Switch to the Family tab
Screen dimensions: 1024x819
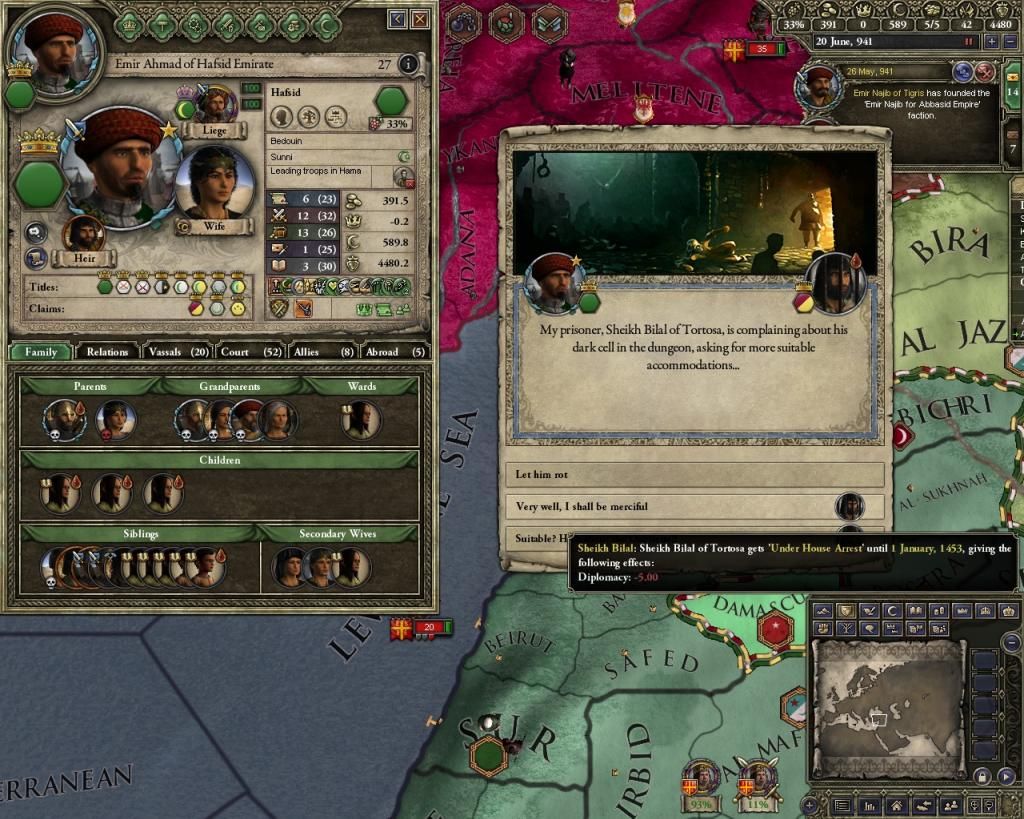pyautogui.click(x=41, y=352)
